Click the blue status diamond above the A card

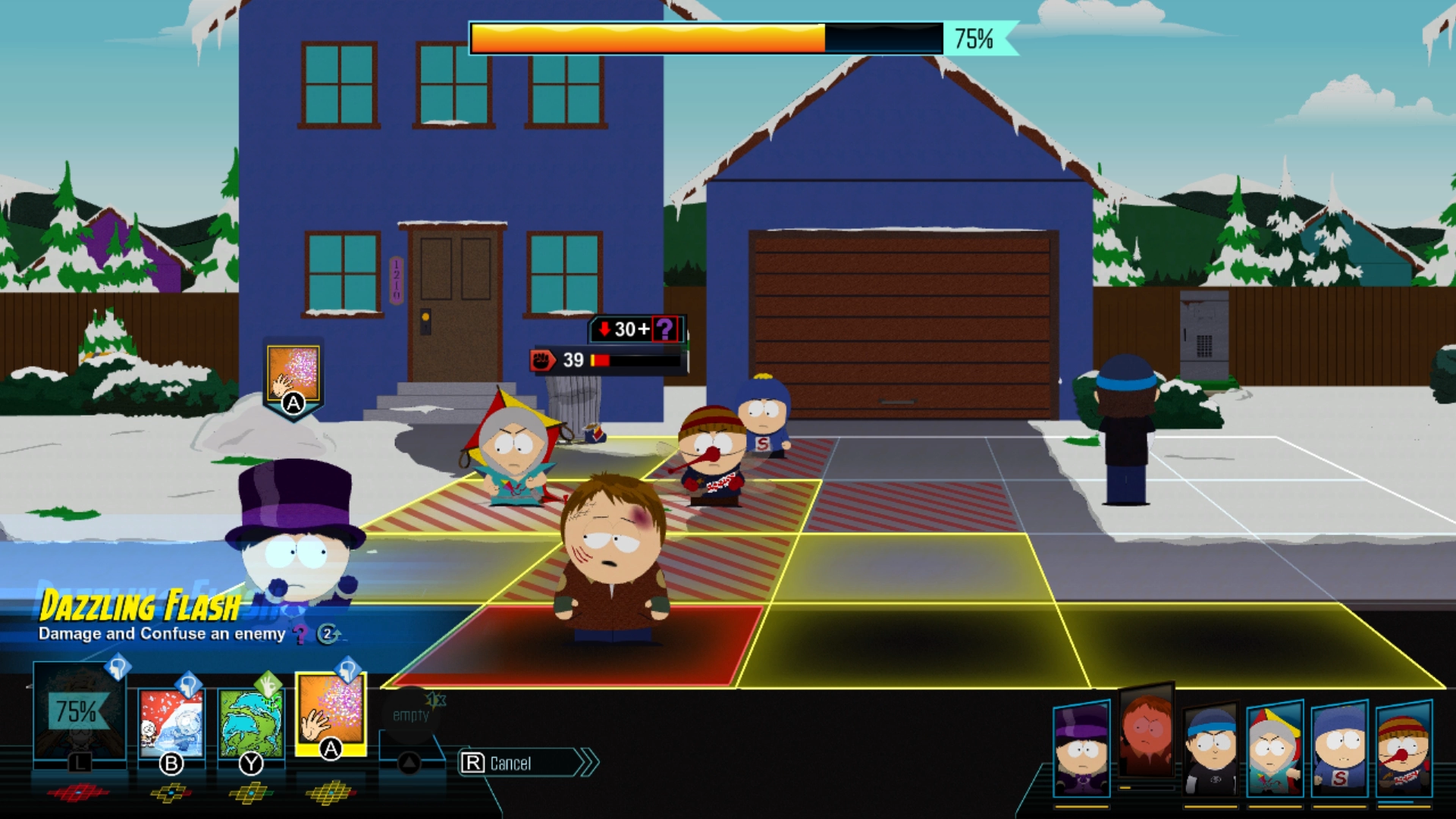pyautogui.click(x=347, y=667)
